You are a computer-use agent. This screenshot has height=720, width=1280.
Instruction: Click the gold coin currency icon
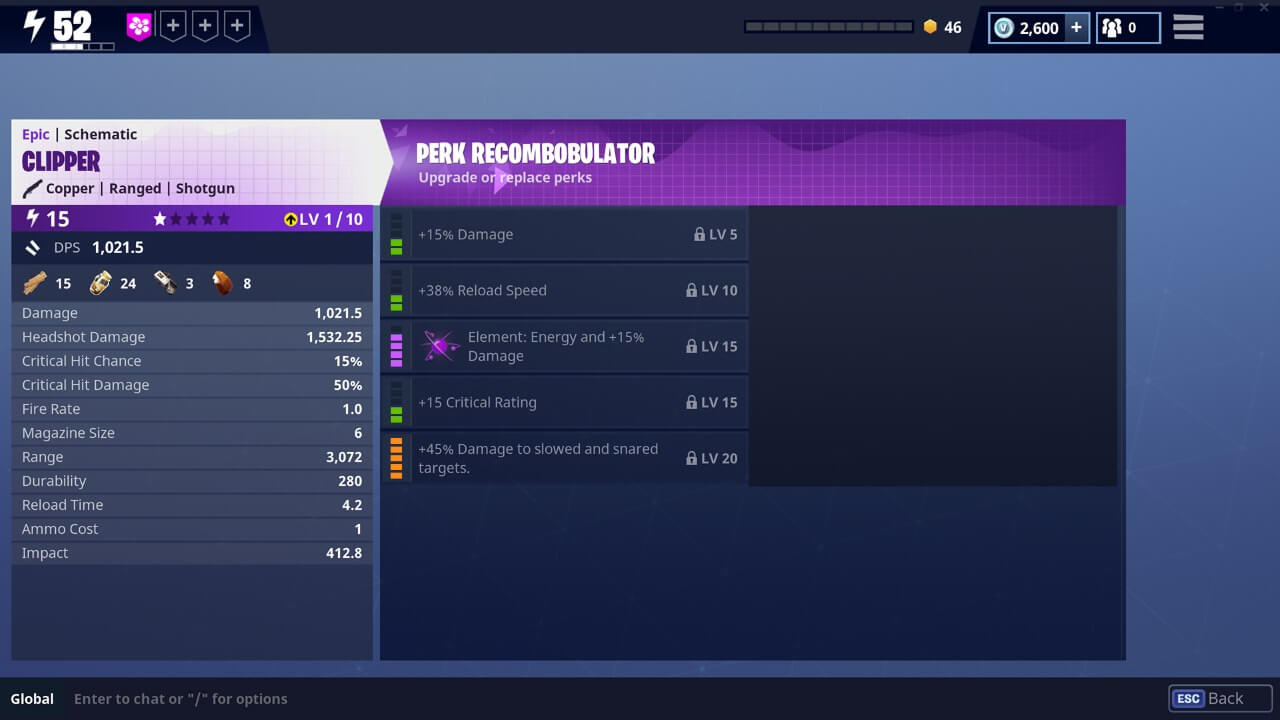click(x=928, y=28)
